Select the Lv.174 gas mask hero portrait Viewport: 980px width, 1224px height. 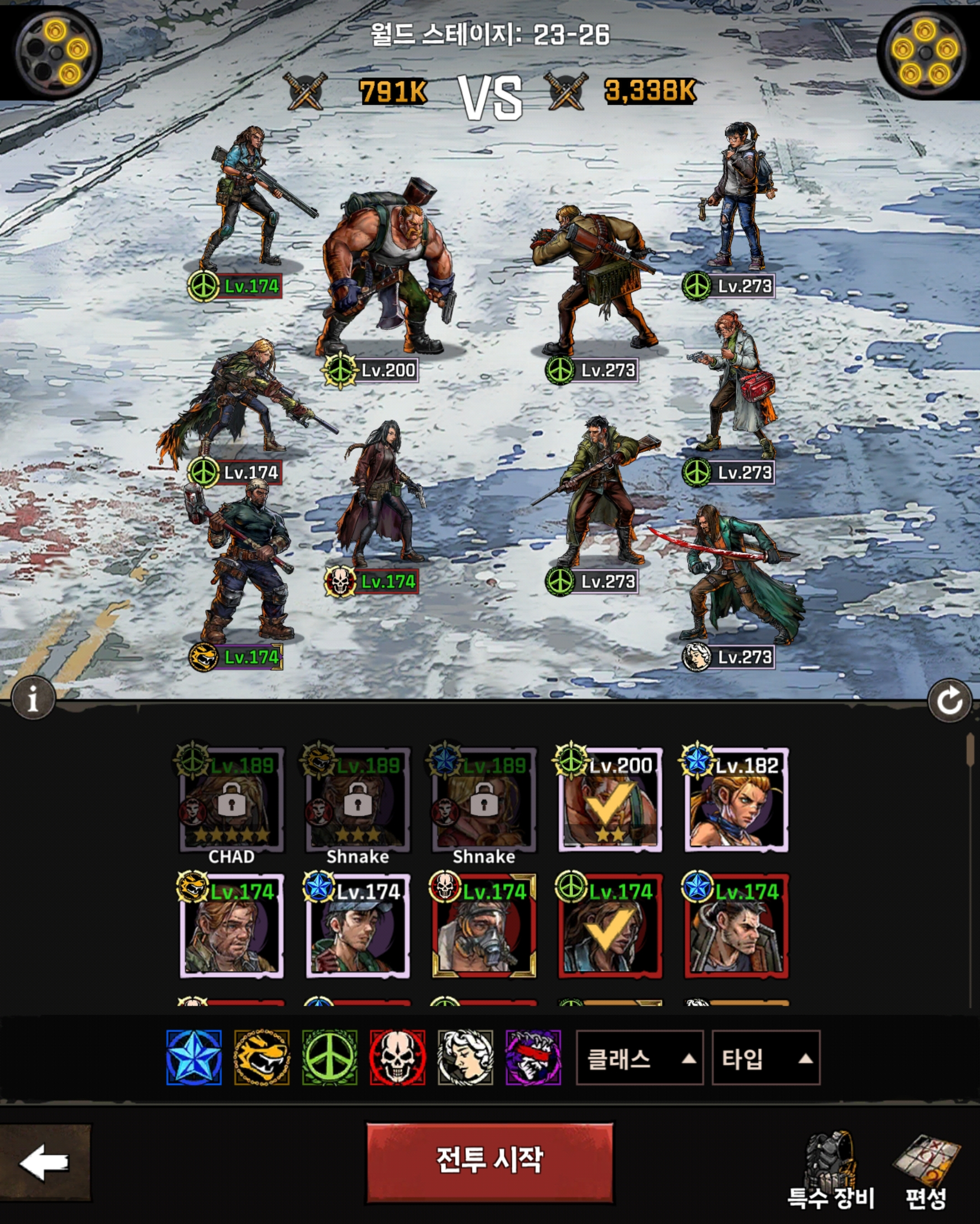pyautogui.click(x=484, y=926)
